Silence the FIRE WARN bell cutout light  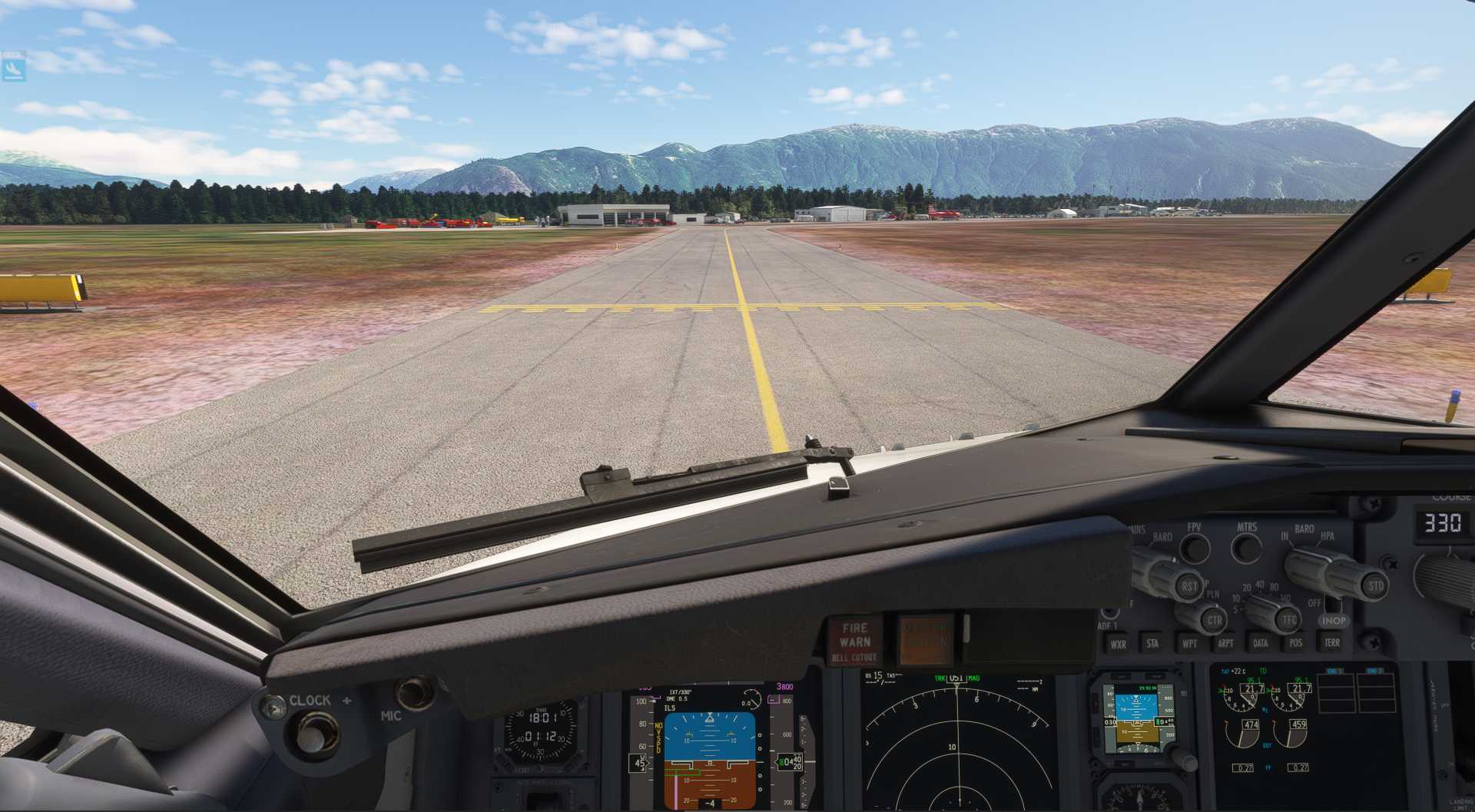point(854,641)
